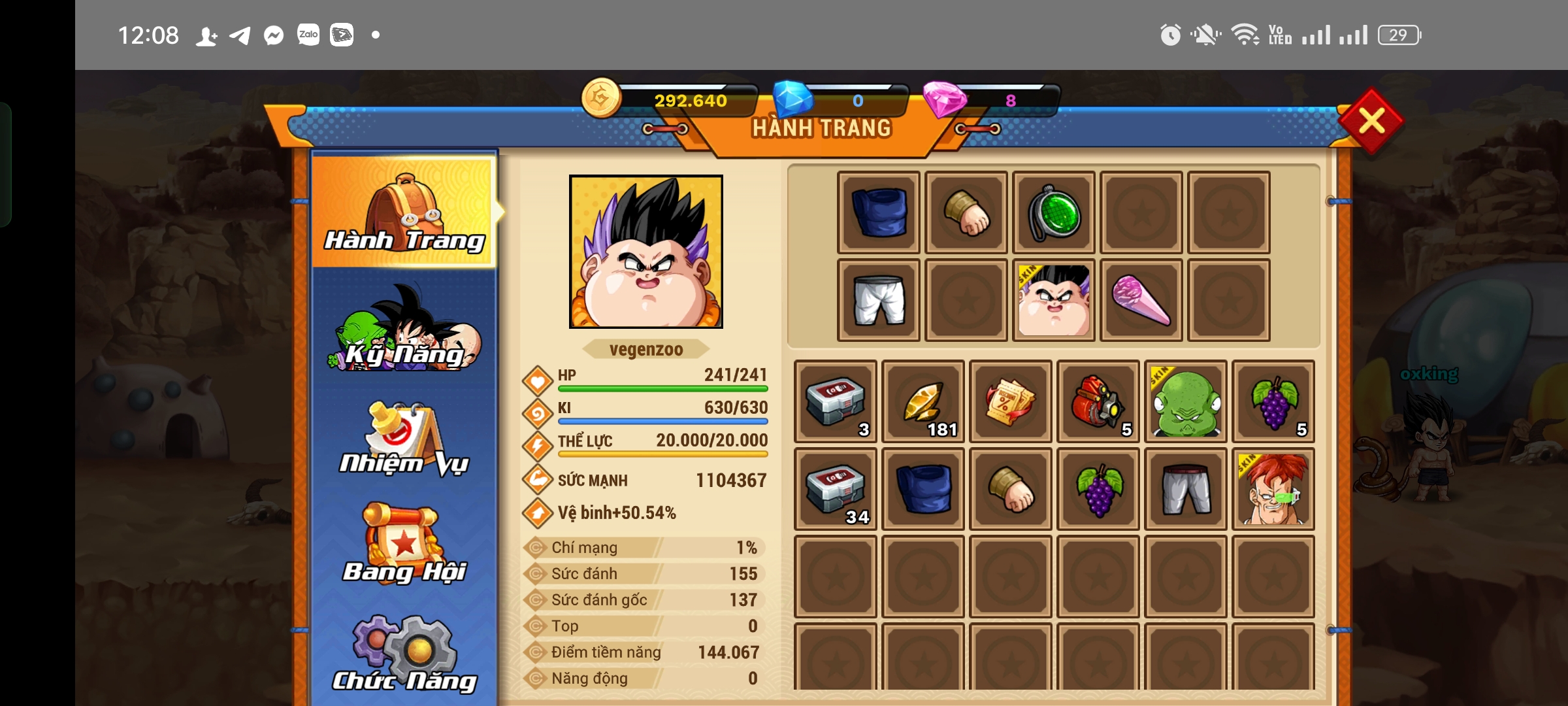Click the equipped fat character skin
The height and width of the screenshot is (706, 1568).
point(1054,300)
